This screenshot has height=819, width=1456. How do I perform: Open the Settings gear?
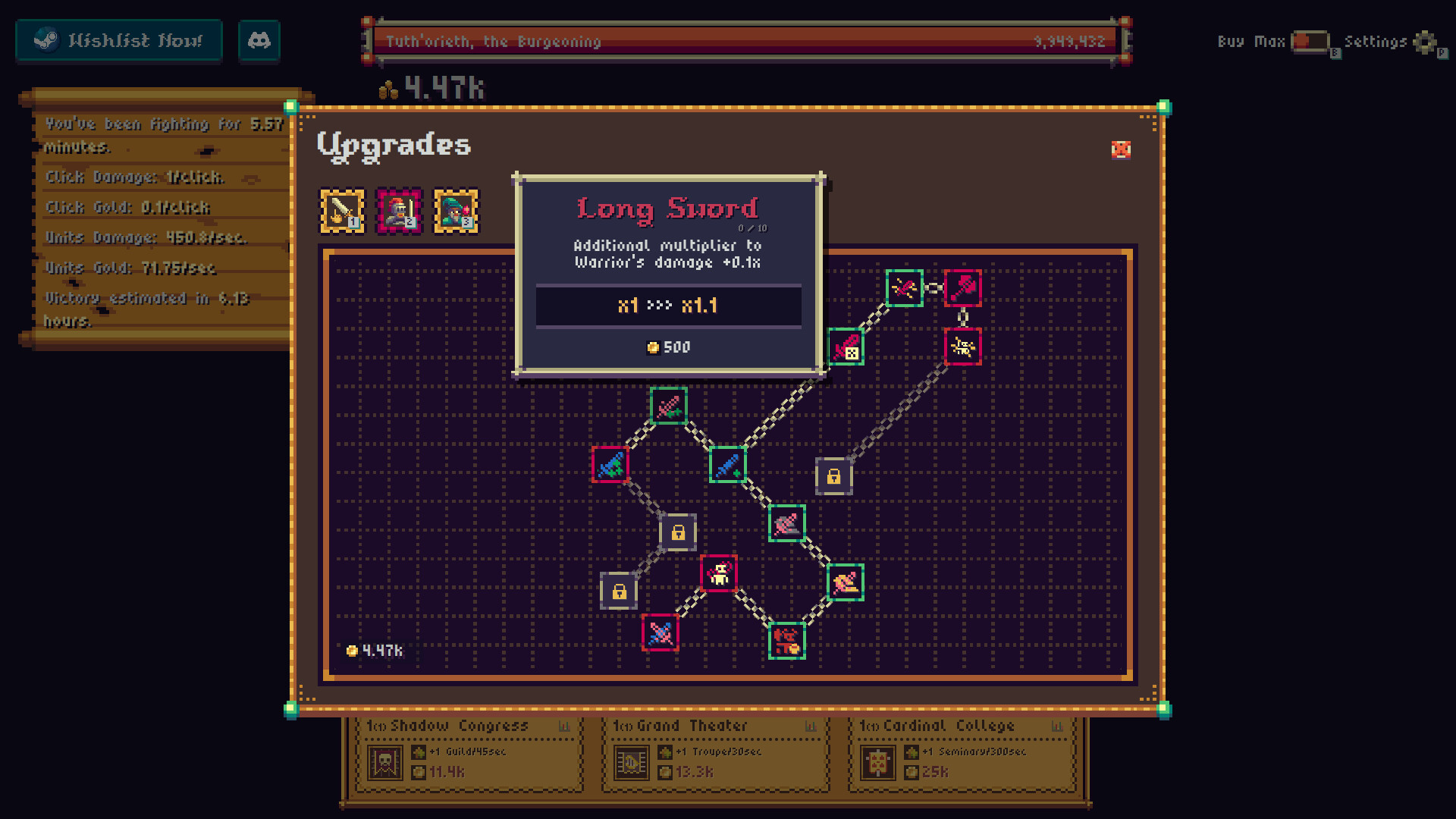1424,43
